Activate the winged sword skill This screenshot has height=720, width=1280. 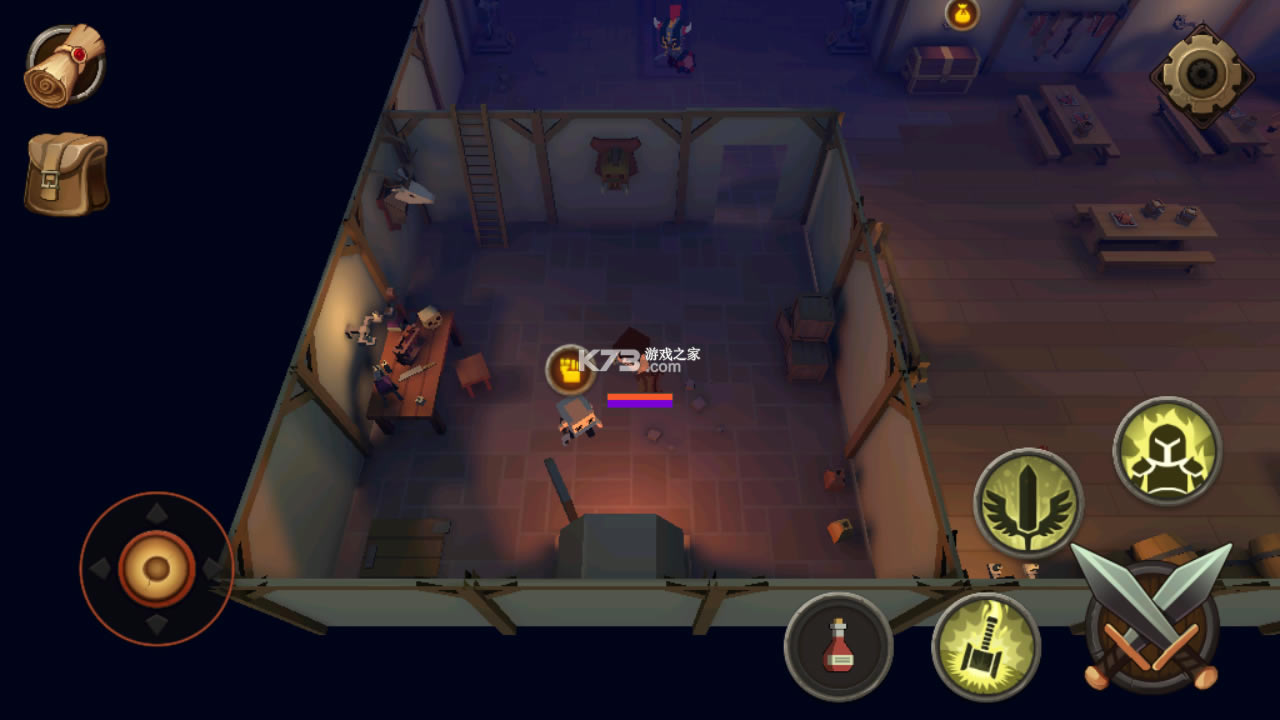(x=1028, y=502)
